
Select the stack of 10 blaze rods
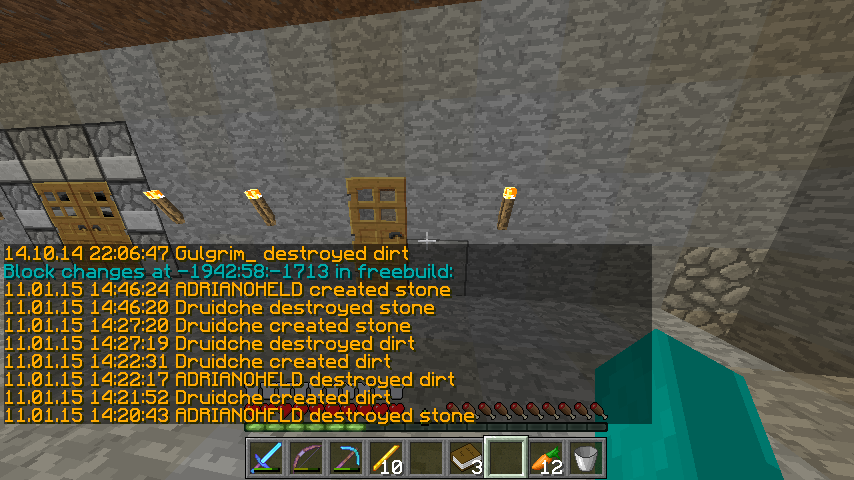(385, 458)
